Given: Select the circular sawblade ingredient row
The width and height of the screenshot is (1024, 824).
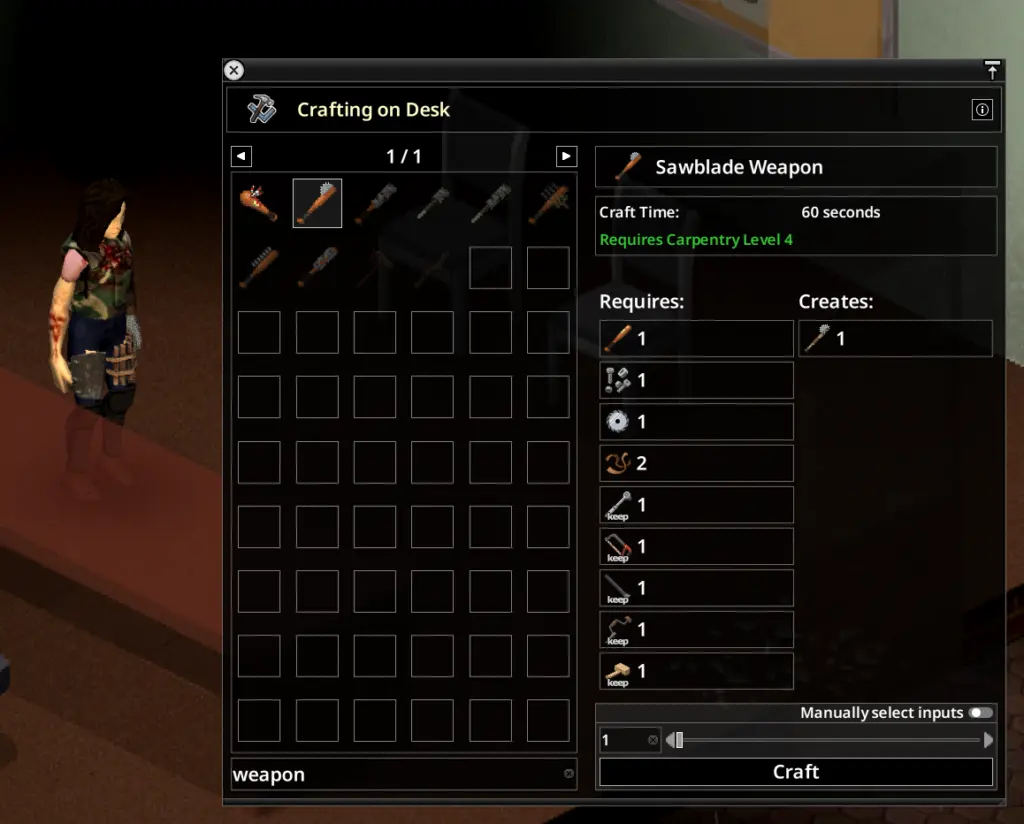Looking at the screenshot, I should click(696, 422).
